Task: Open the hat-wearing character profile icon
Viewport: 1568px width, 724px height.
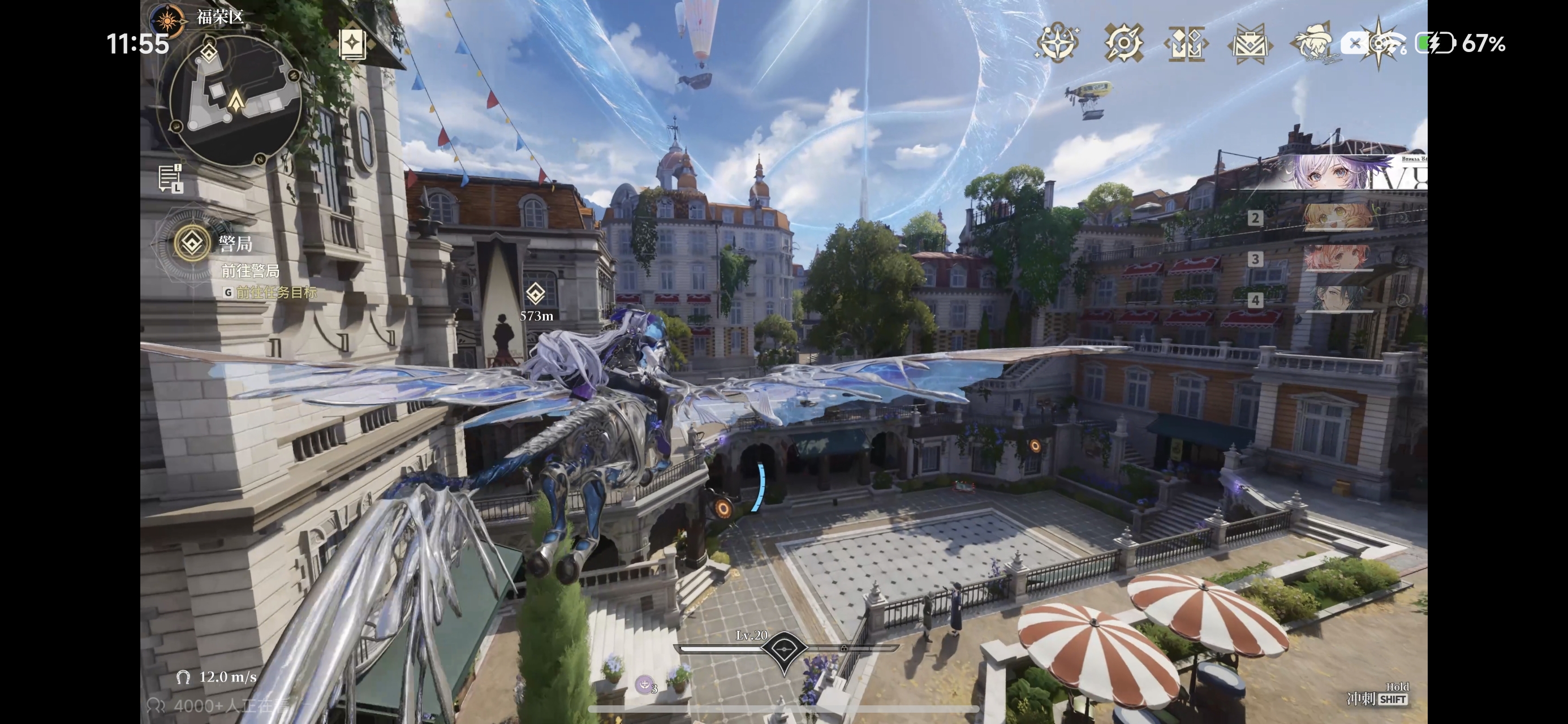Action: pyautogui.click(x=1313, y=43)
